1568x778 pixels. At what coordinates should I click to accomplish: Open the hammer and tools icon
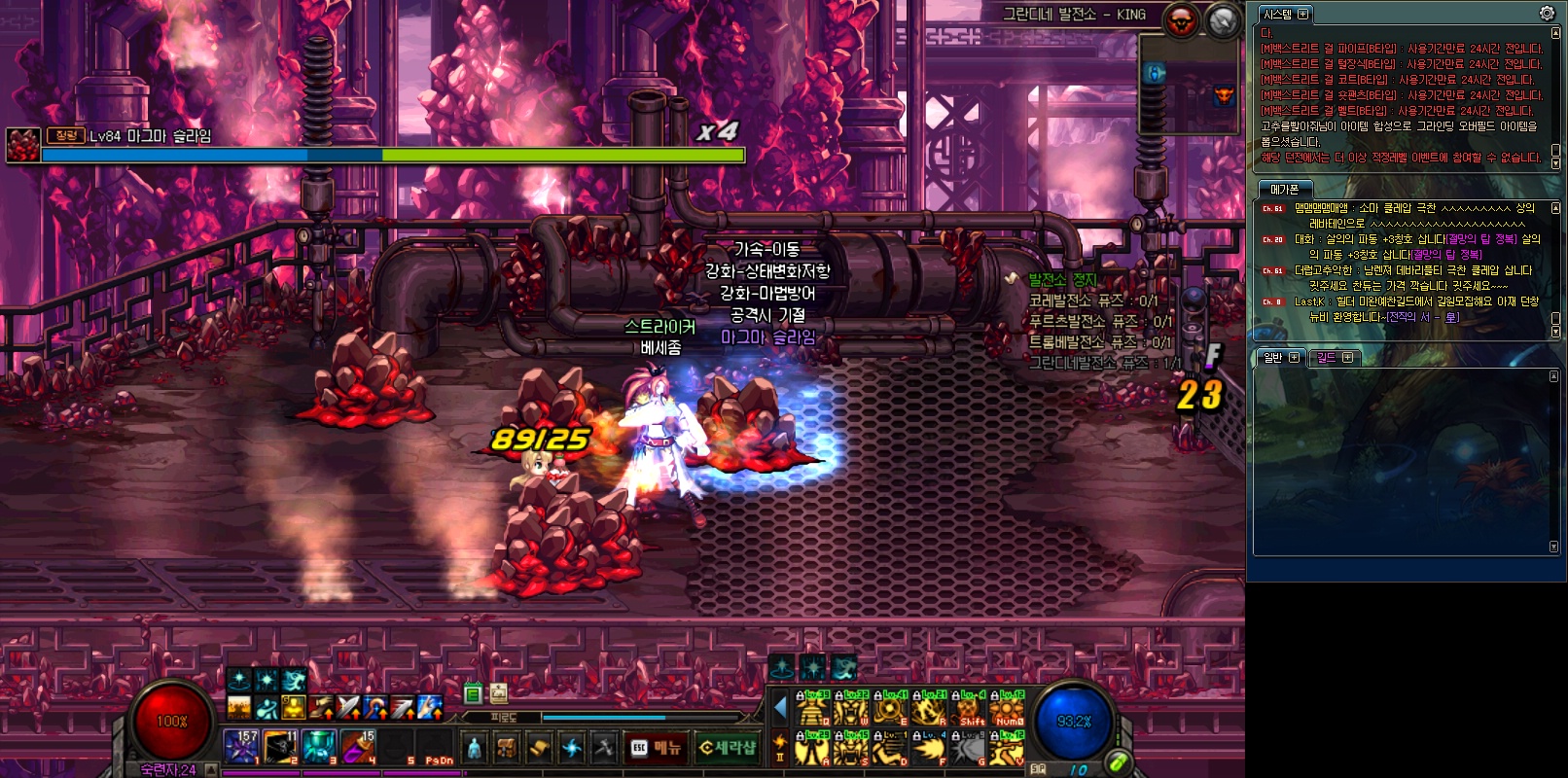(604, 748)
